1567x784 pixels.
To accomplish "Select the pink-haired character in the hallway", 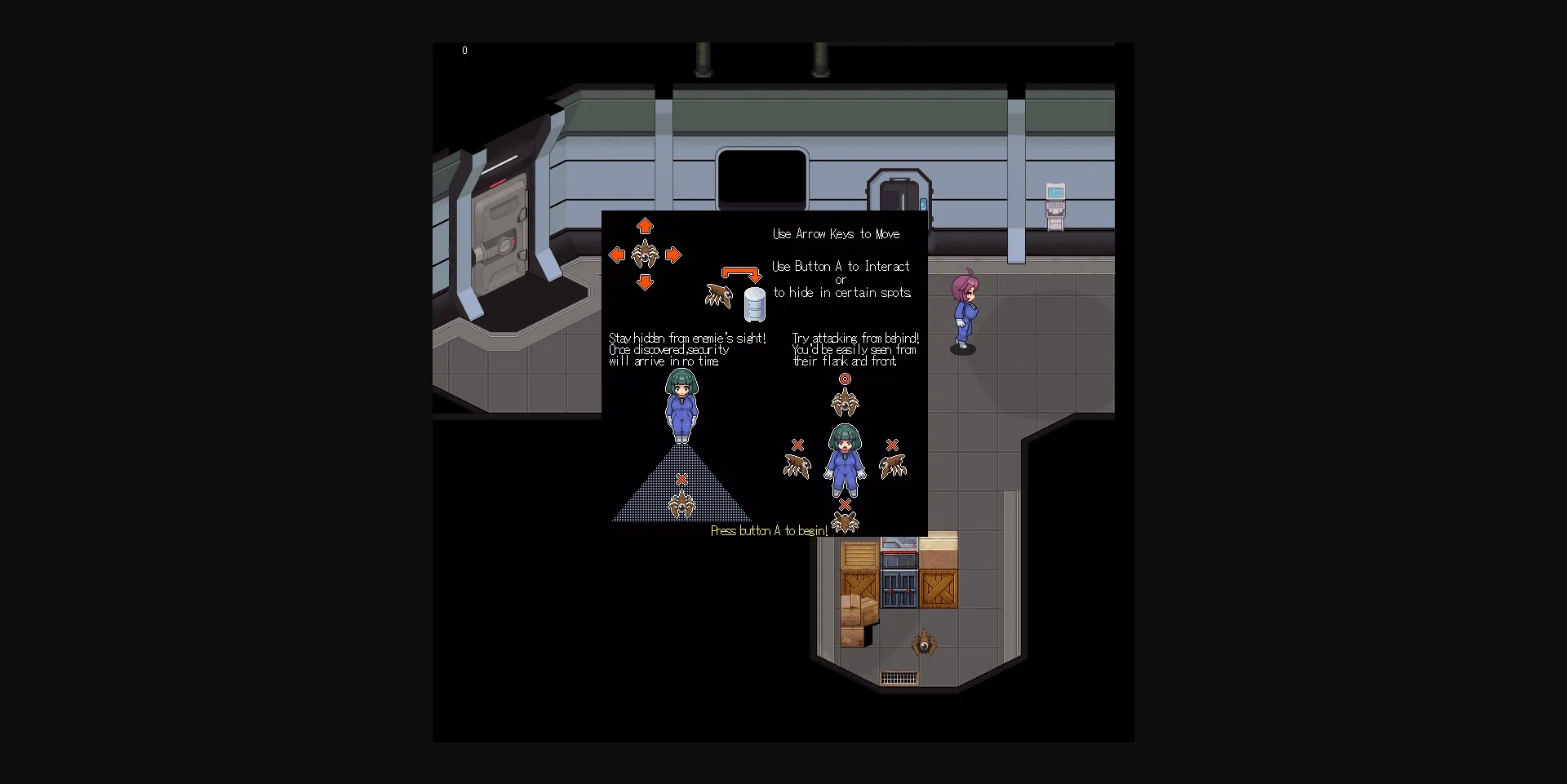I will tap(966, 310).
